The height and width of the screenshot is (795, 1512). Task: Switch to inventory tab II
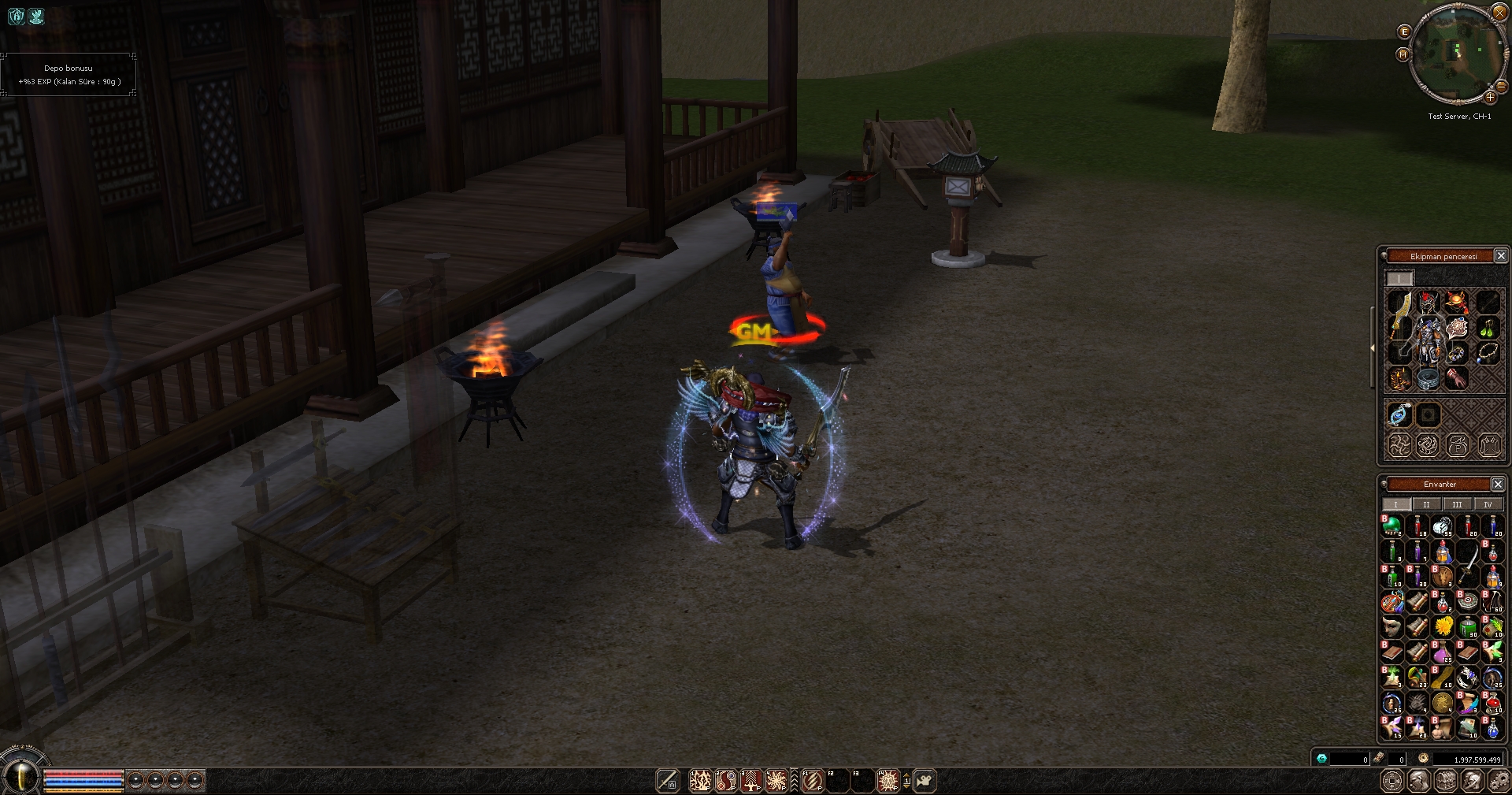(x=1426, y=505)
